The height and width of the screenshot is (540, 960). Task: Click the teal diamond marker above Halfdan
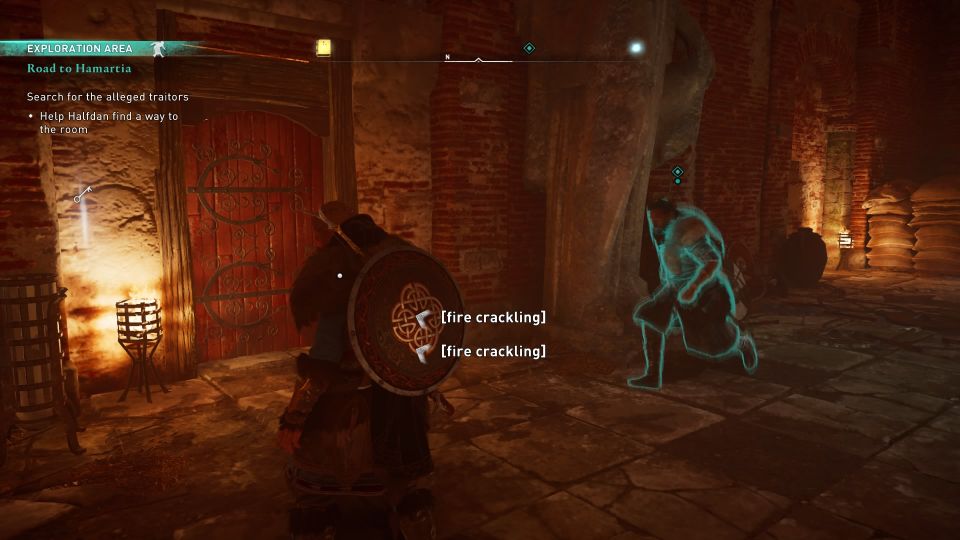[x=677, y=172]
